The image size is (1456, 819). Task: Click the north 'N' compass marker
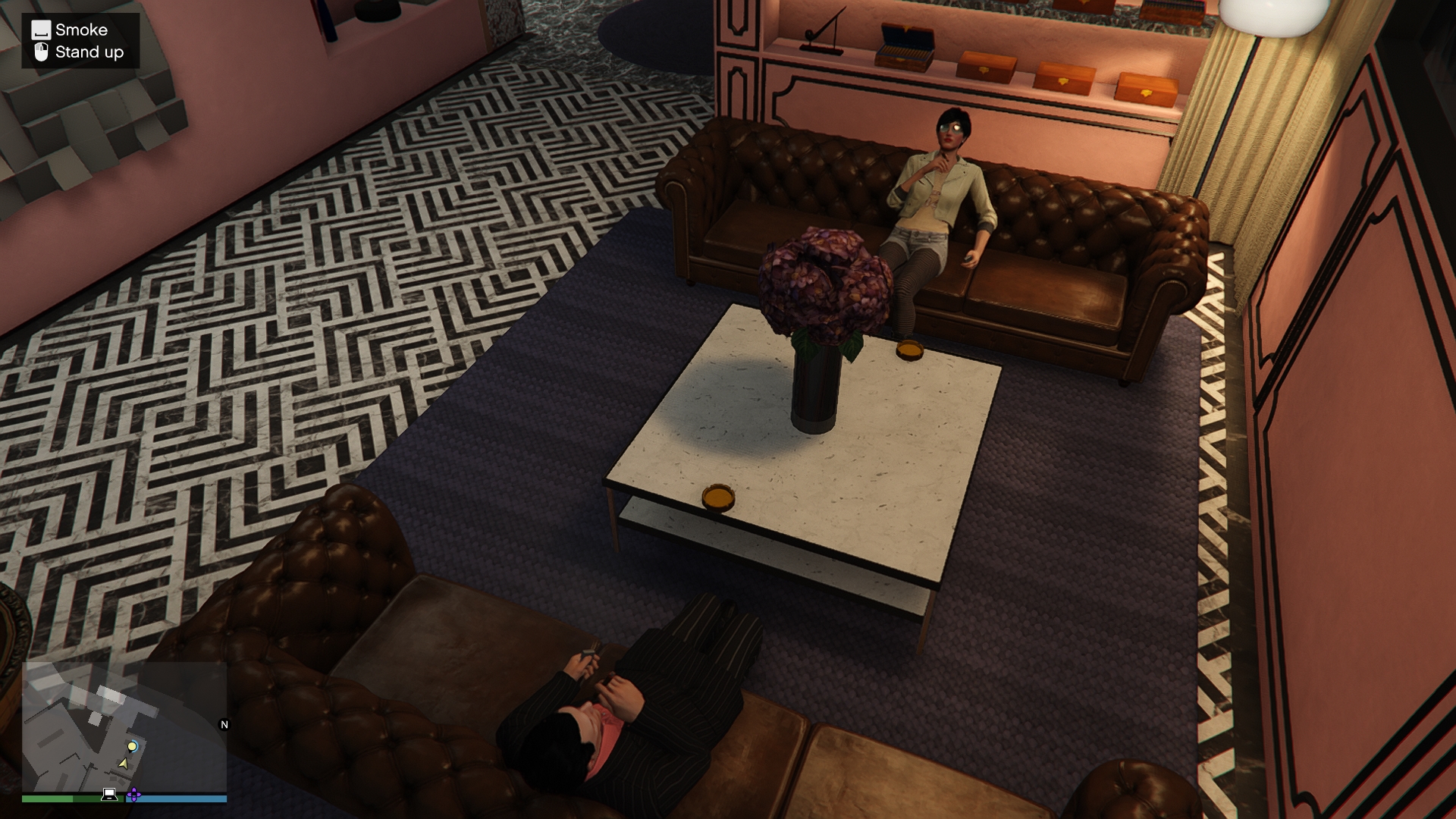click(x=224, y=724)
